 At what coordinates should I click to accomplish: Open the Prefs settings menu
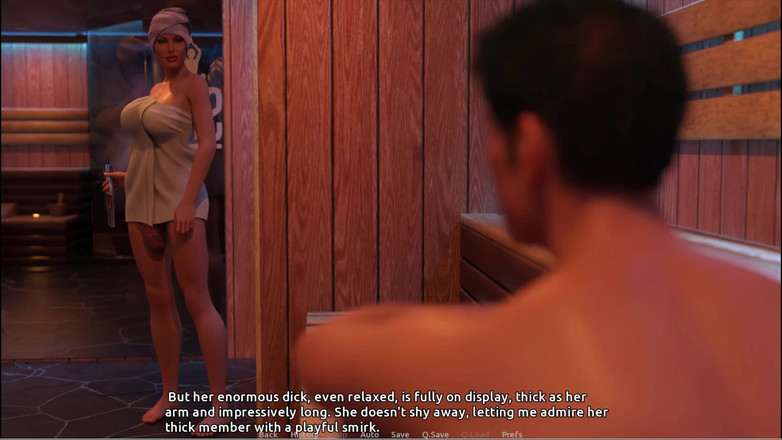click(x=512, y=435)
